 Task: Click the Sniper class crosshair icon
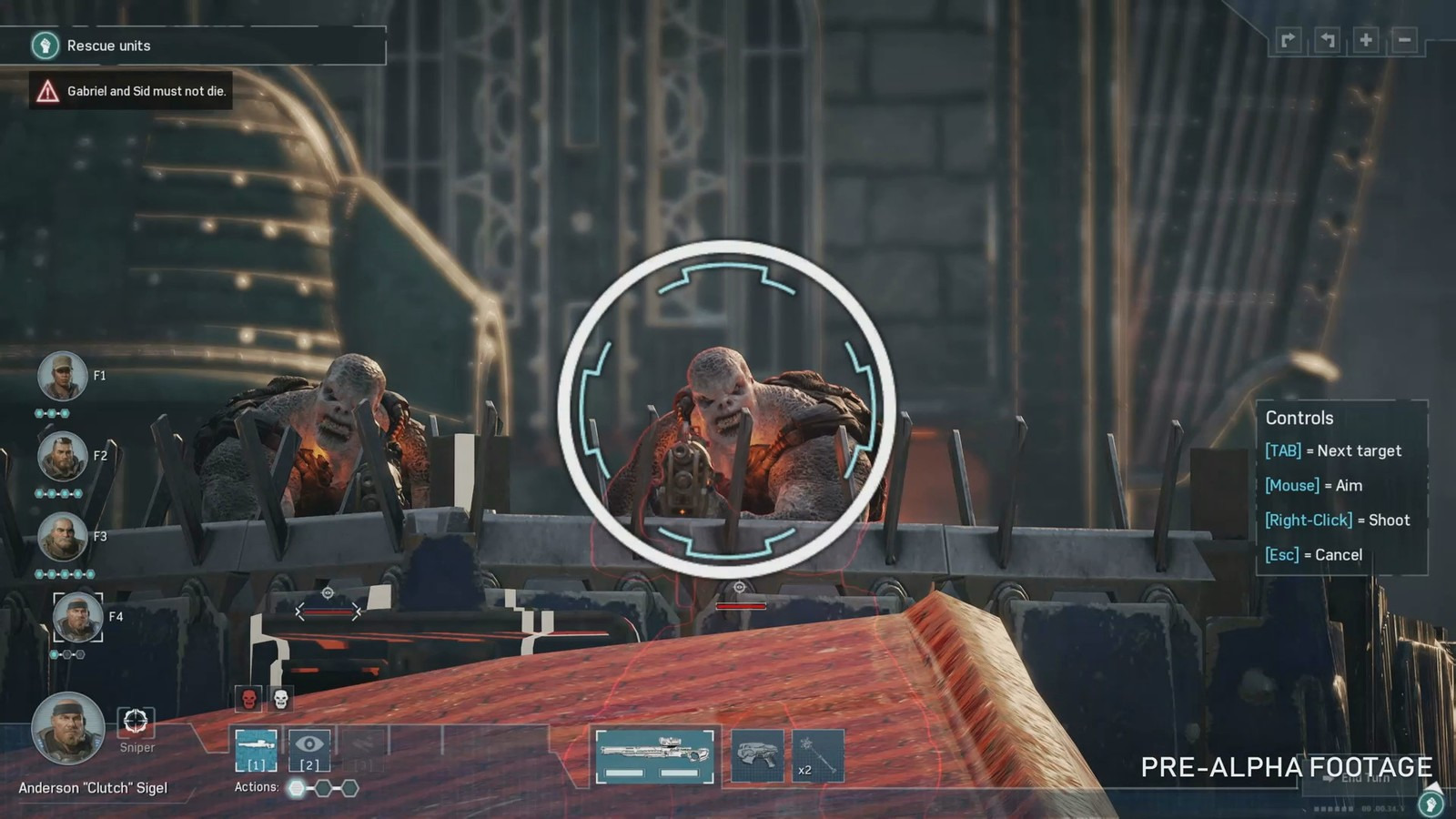[x=136, y=722]
